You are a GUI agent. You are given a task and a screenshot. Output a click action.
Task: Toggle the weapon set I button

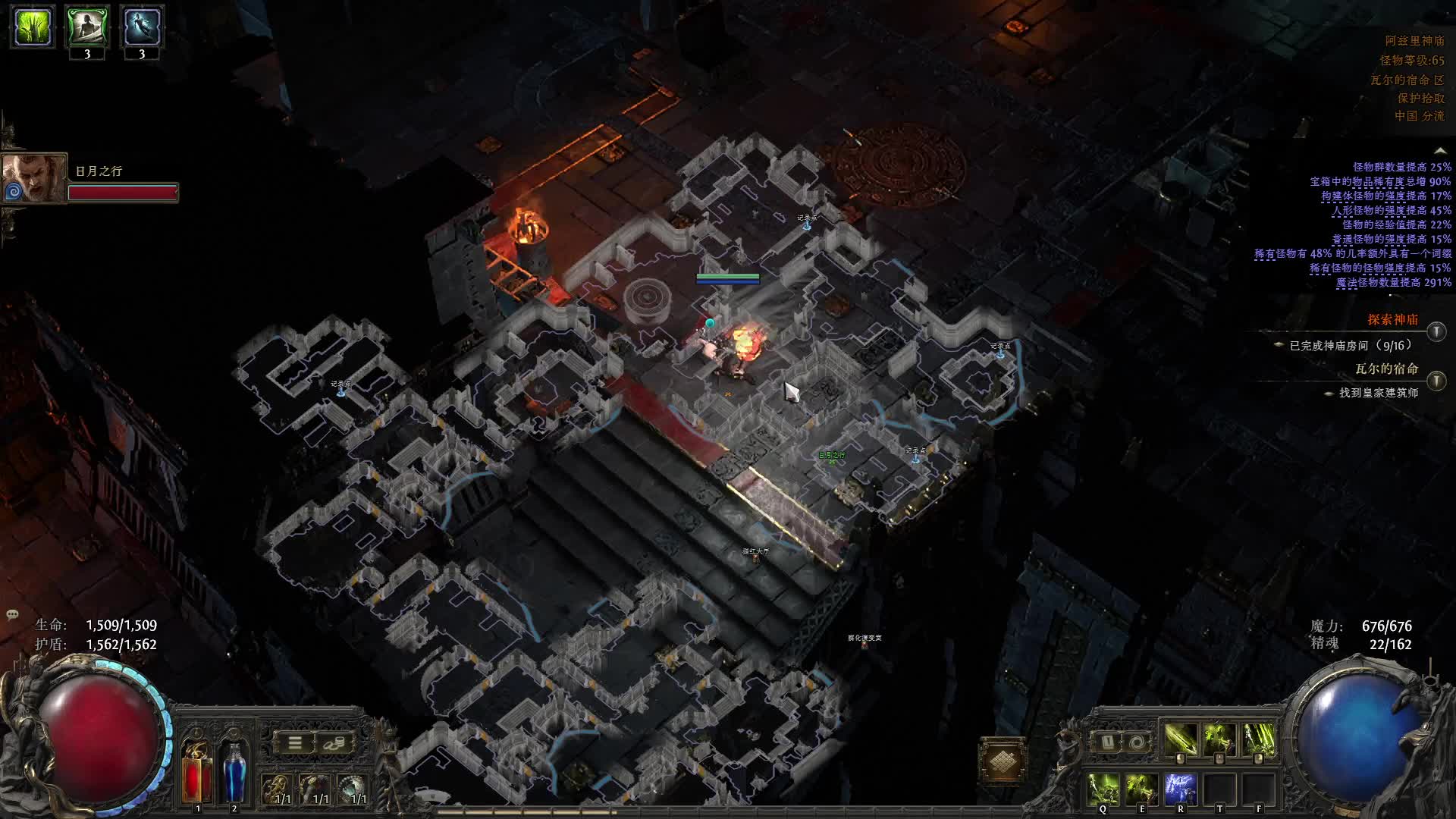pyautogui.click(x=1106, y=742)
